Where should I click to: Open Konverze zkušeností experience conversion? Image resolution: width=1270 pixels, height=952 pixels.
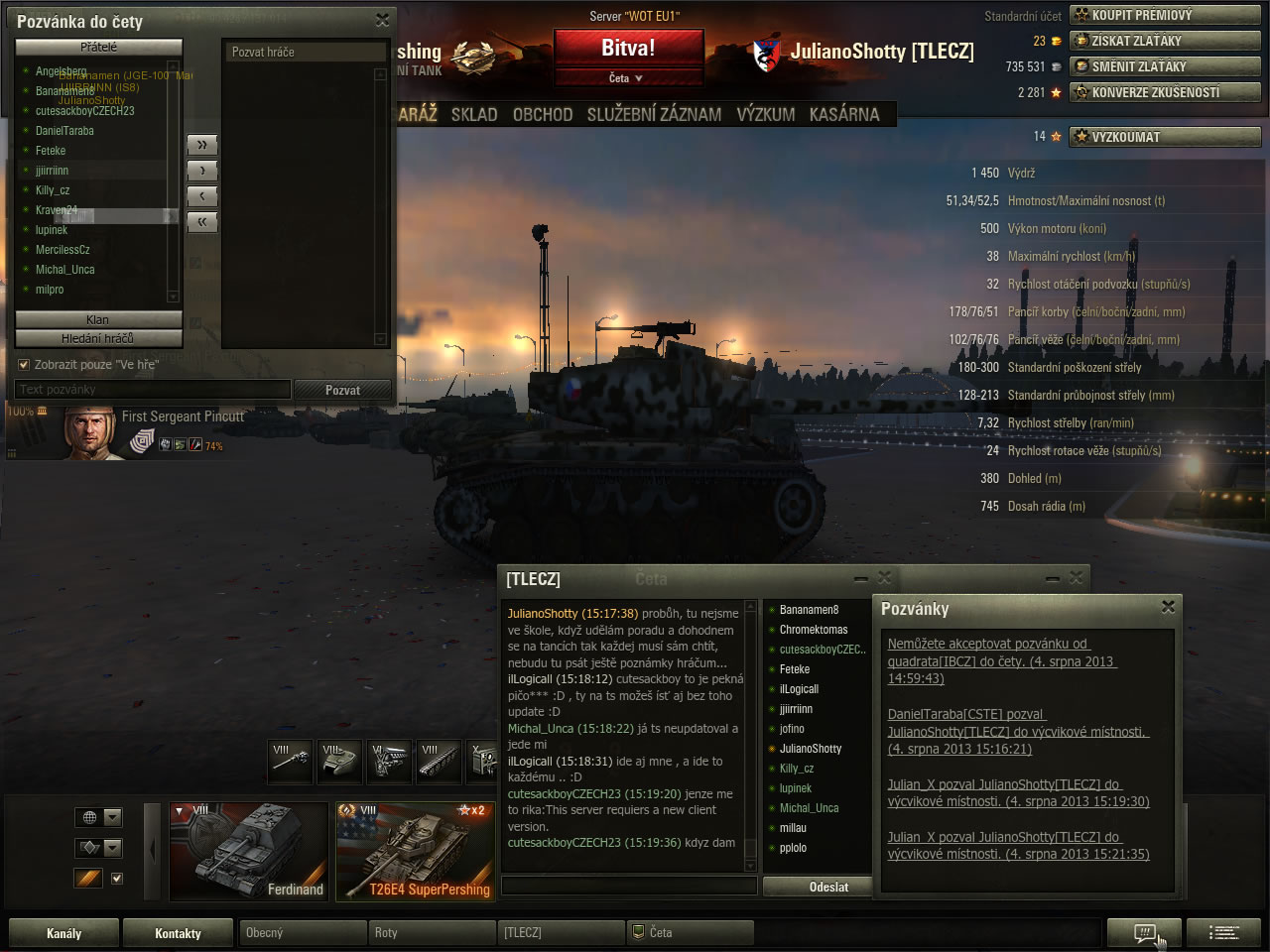(x=1164, y=92)
